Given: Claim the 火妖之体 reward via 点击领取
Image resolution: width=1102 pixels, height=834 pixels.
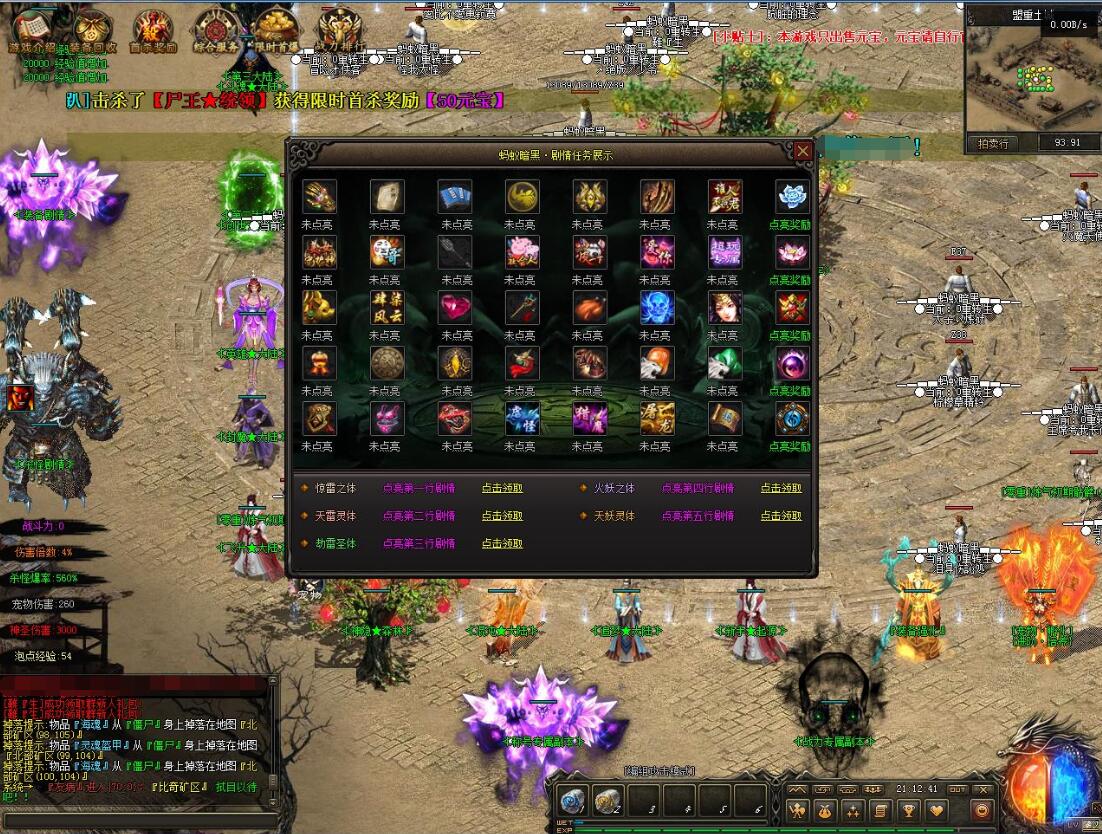Looking at the screenshot, I should pos(781,488).
